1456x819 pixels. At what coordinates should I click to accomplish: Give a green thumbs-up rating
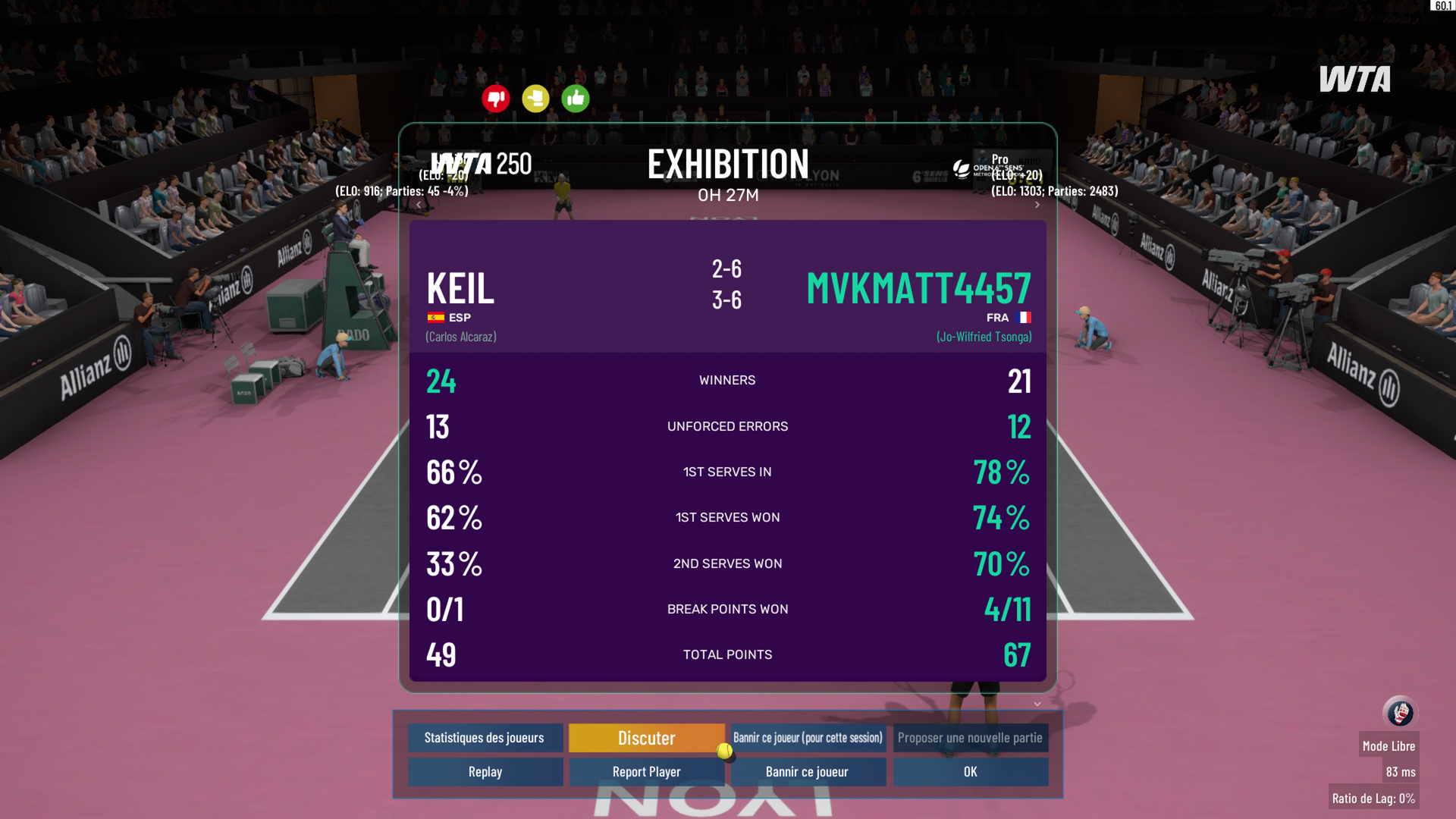coord(576,99)
